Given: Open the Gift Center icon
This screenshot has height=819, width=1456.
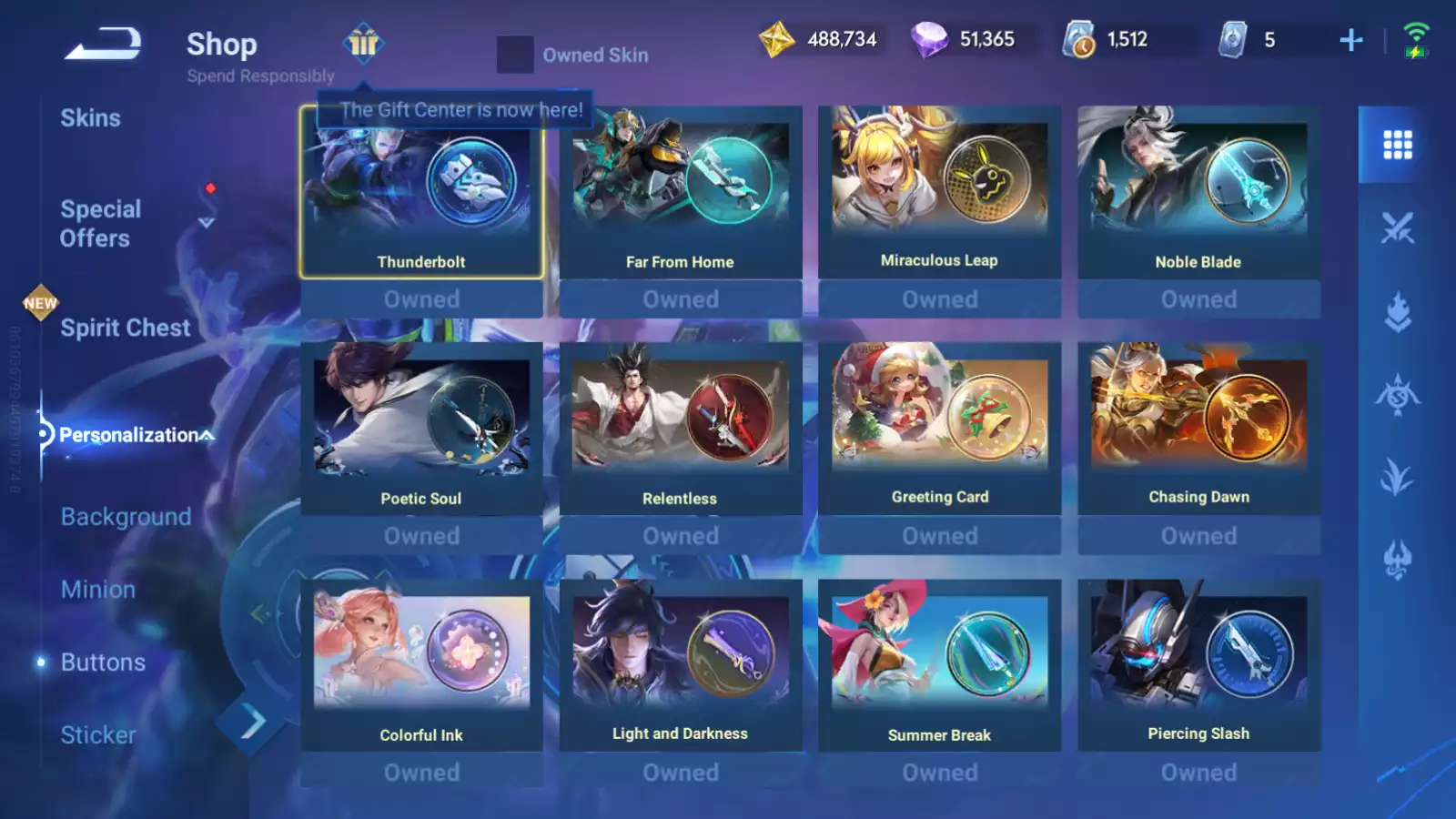Looking at the screenshot, I should coord(363,43).
